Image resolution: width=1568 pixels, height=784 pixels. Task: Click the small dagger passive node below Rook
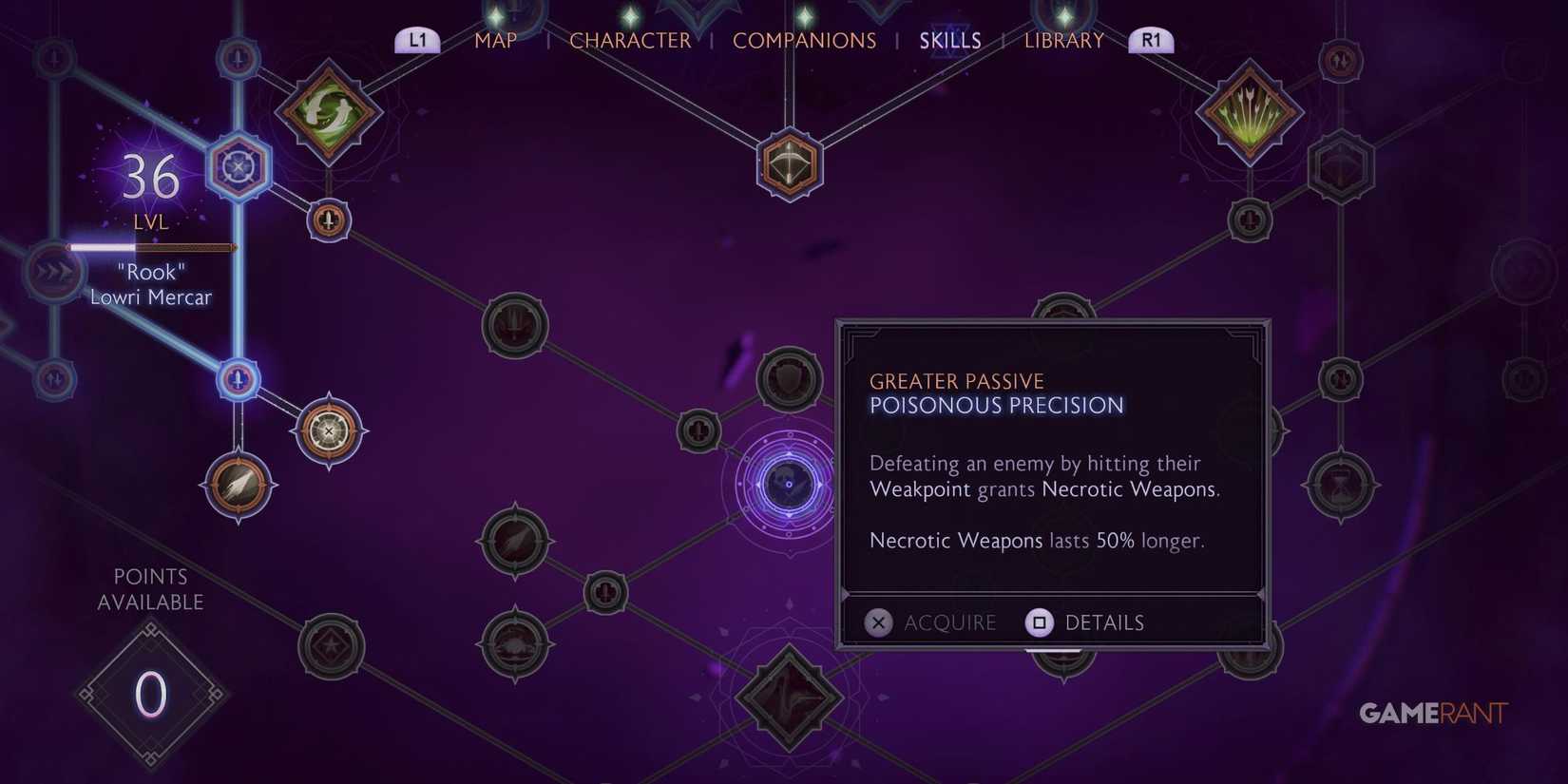click(238, 378)
